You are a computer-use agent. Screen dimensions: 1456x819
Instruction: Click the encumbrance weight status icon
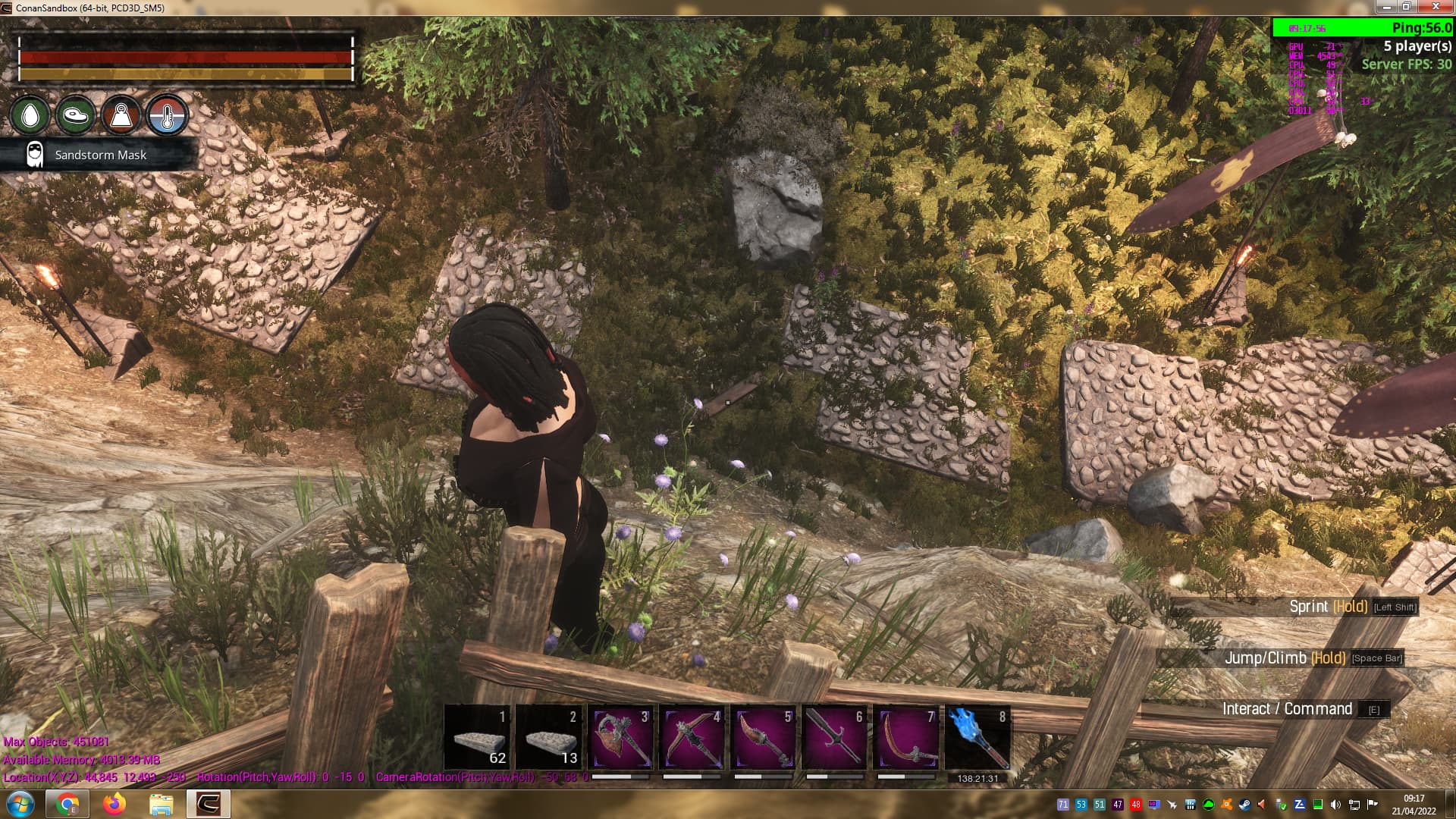(x=121, y=116)
